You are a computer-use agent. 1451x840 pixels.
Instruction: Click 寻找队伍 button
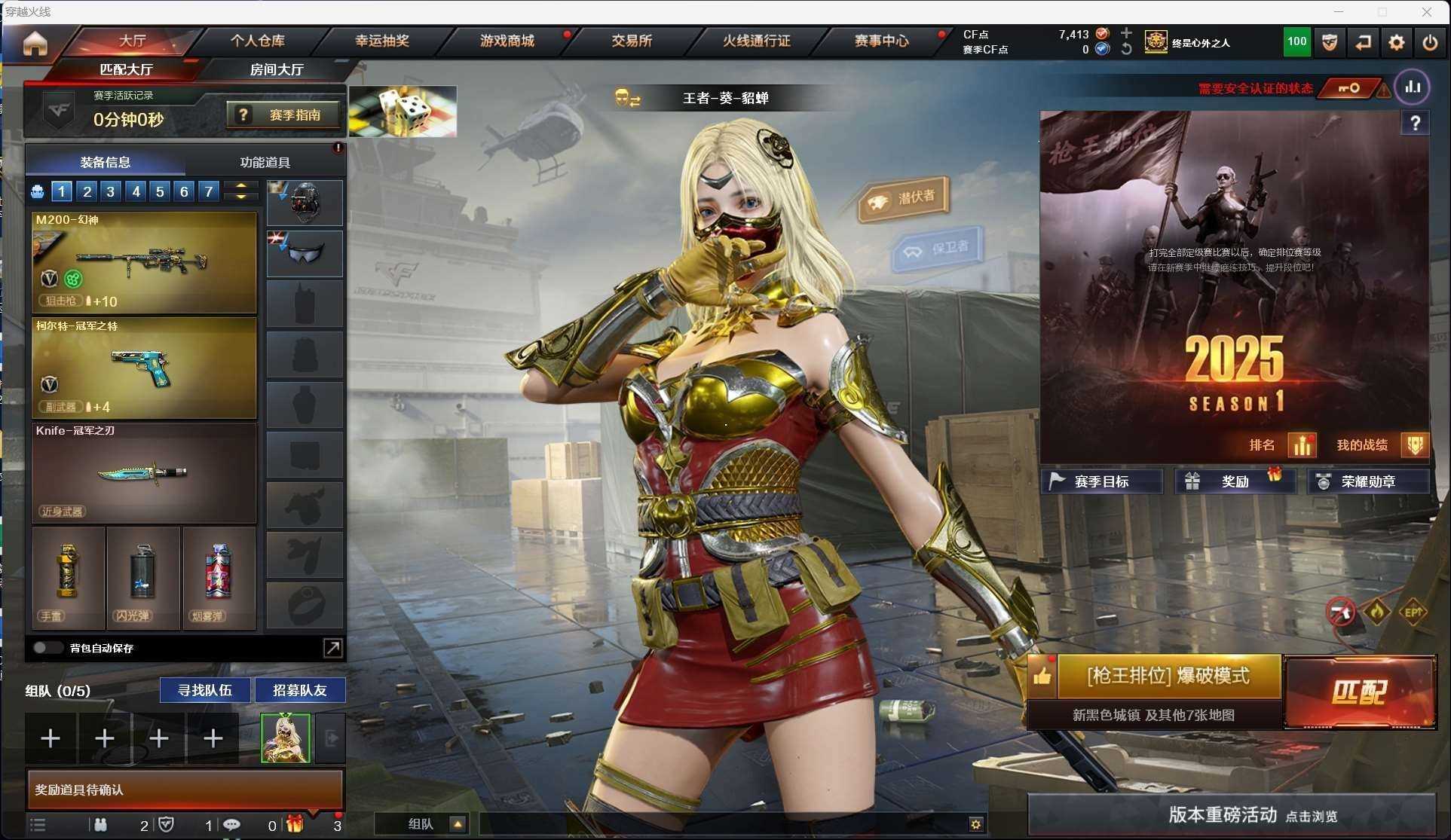point(205,690)
